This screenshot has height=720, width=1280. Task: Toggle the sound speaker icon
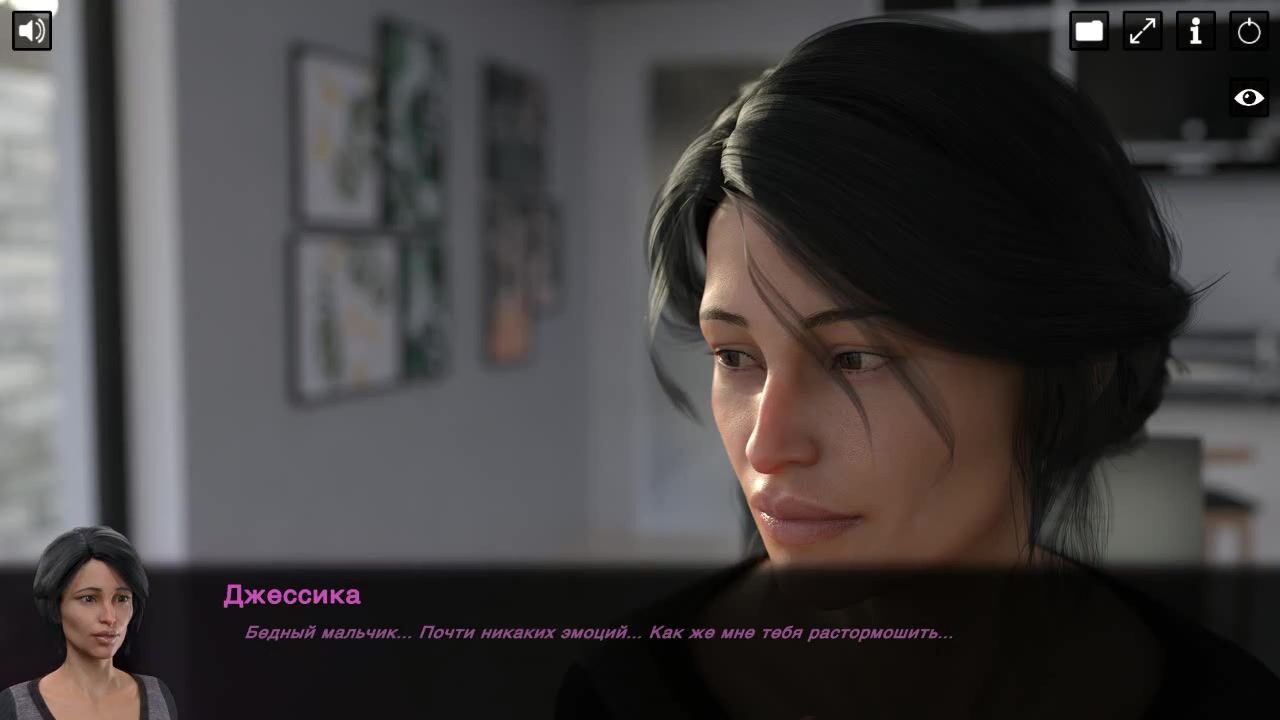[x=32, y=31]
